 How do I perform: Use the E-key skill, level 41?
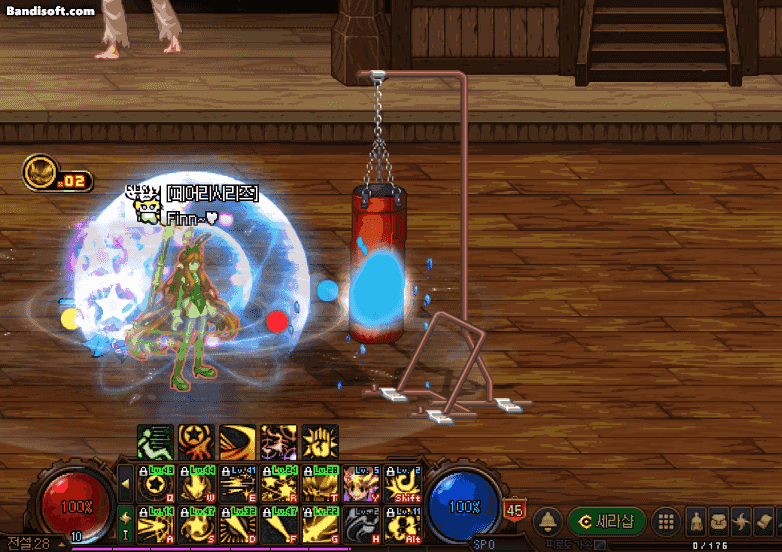237,485
